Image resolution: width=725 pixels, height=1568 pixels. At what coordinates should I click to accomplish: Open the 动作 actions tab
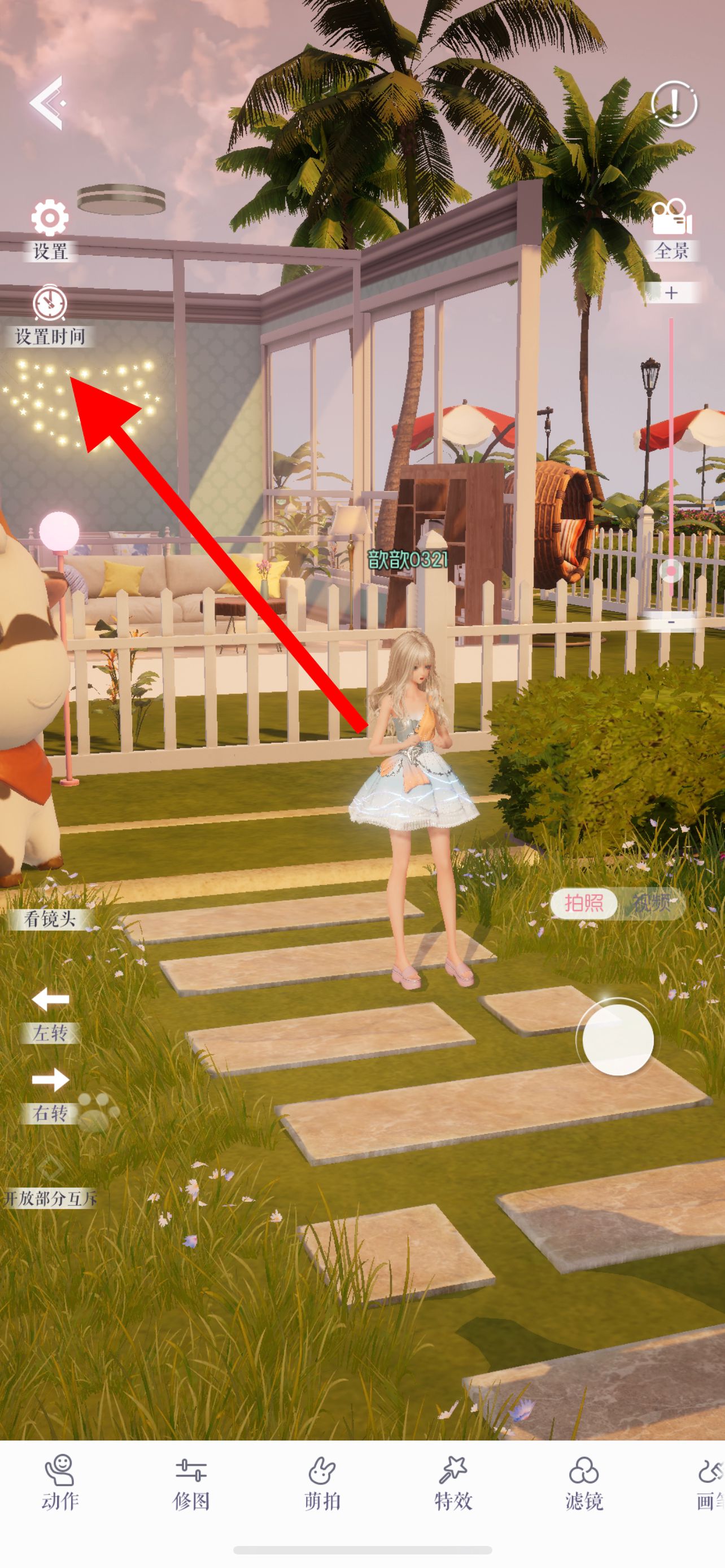(60, 1483)
